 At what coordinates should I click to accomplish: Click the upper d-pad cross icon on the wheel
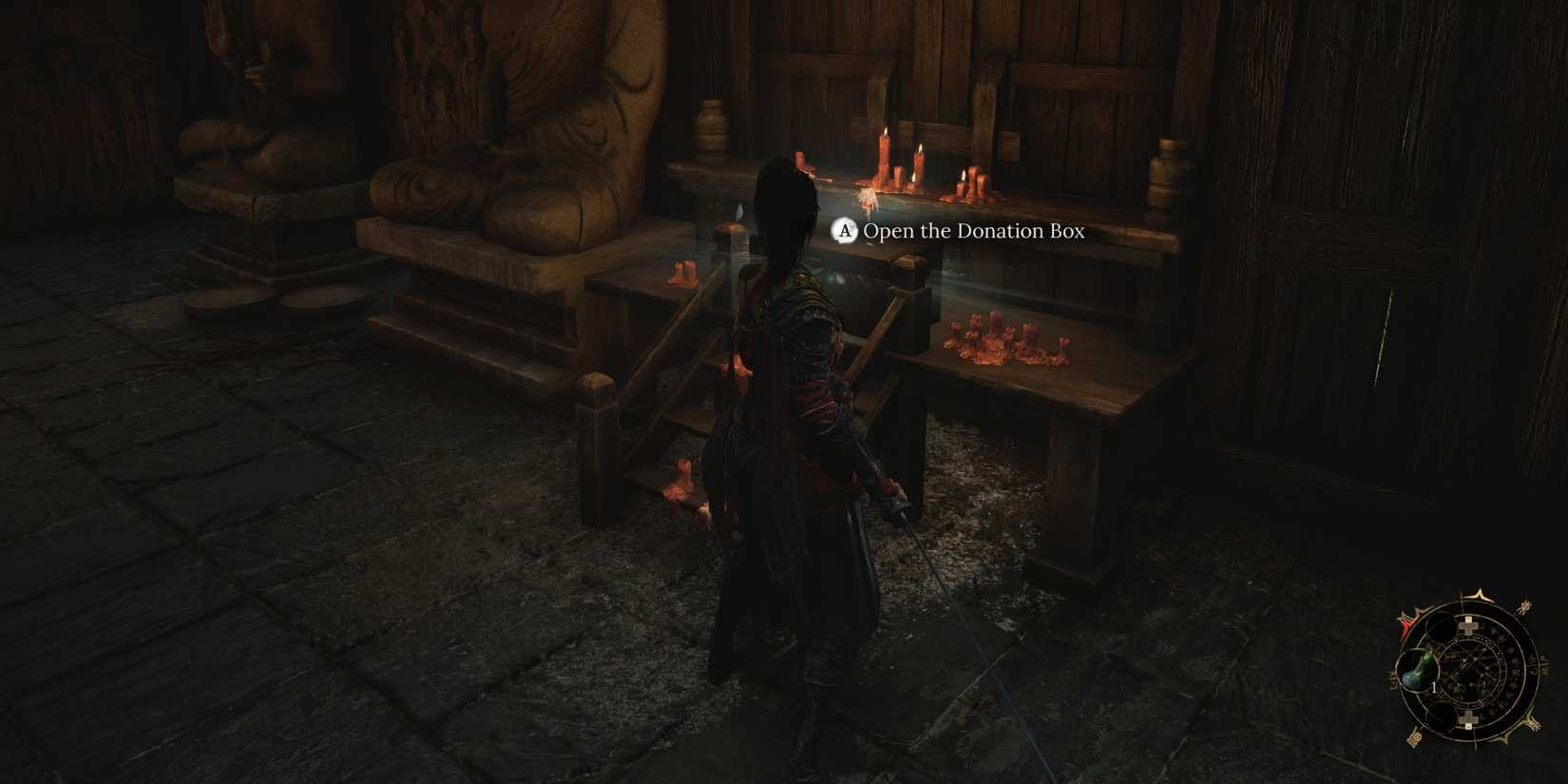click(1468, 625)
